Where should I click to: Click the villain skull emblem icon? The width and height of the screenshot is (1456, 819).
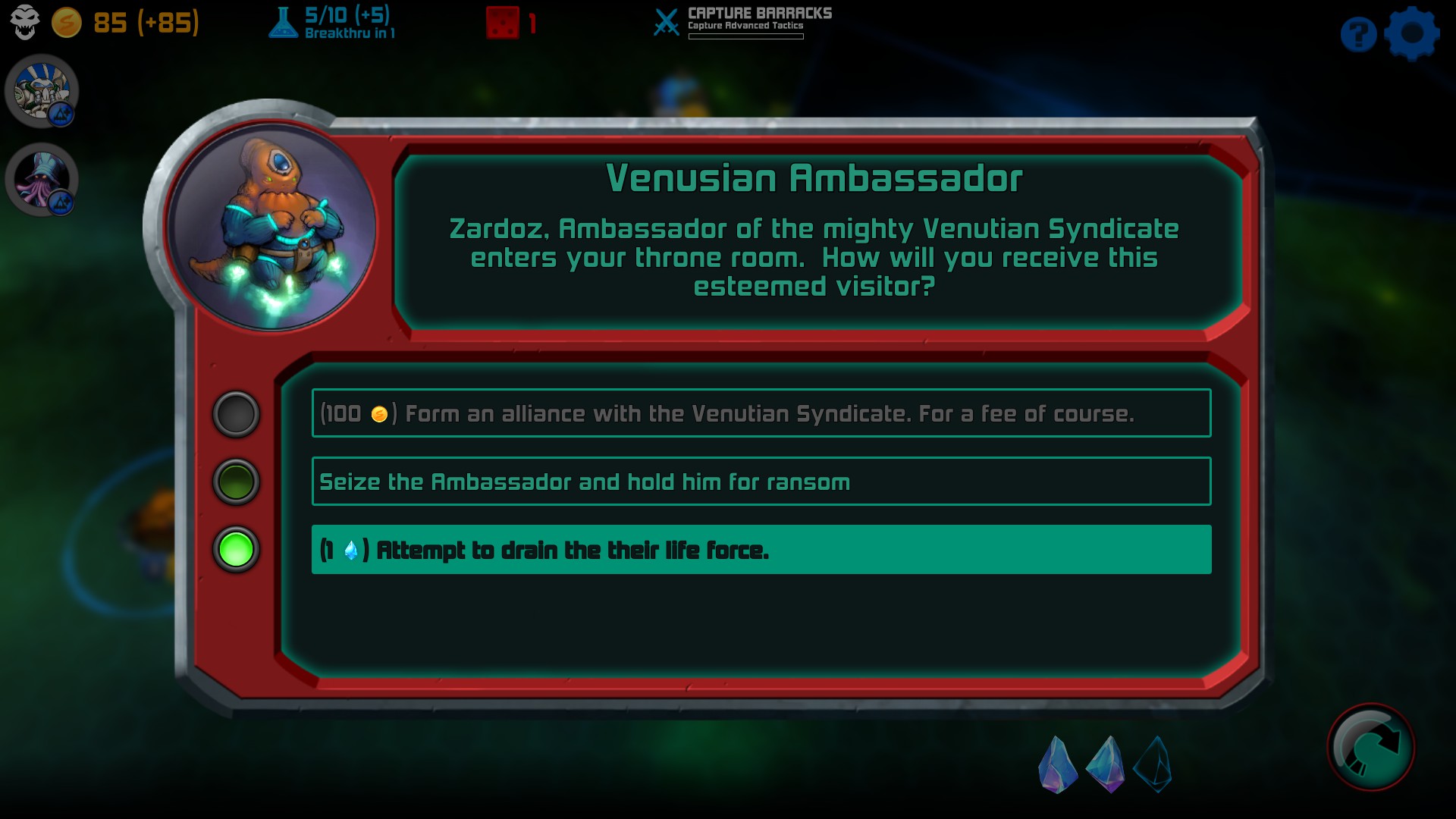pyautogui.click(x=25, y=22)
